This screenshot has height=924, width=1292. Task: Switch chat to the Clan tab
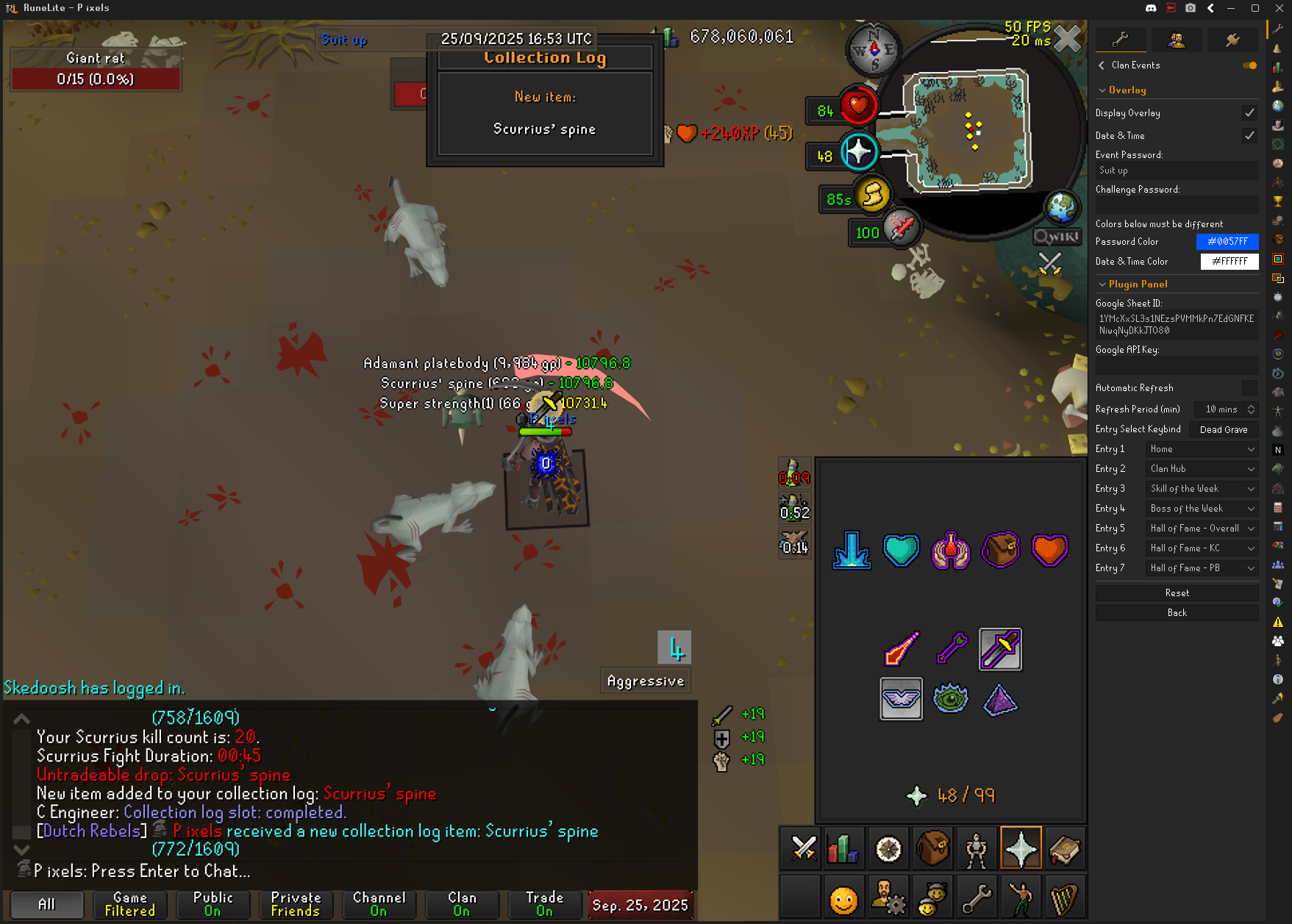(462, 904)
